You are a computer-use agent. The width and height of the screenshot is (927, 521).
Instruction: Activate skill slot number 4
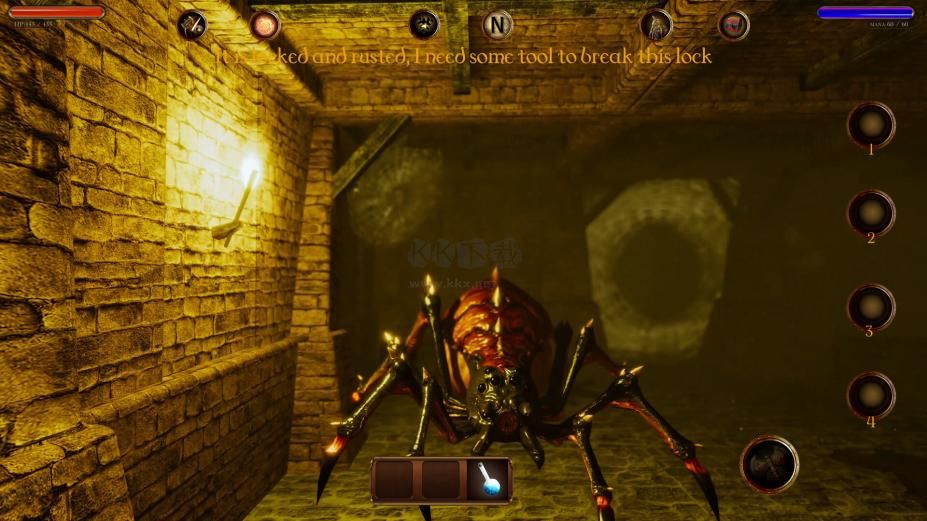(871, 395)
